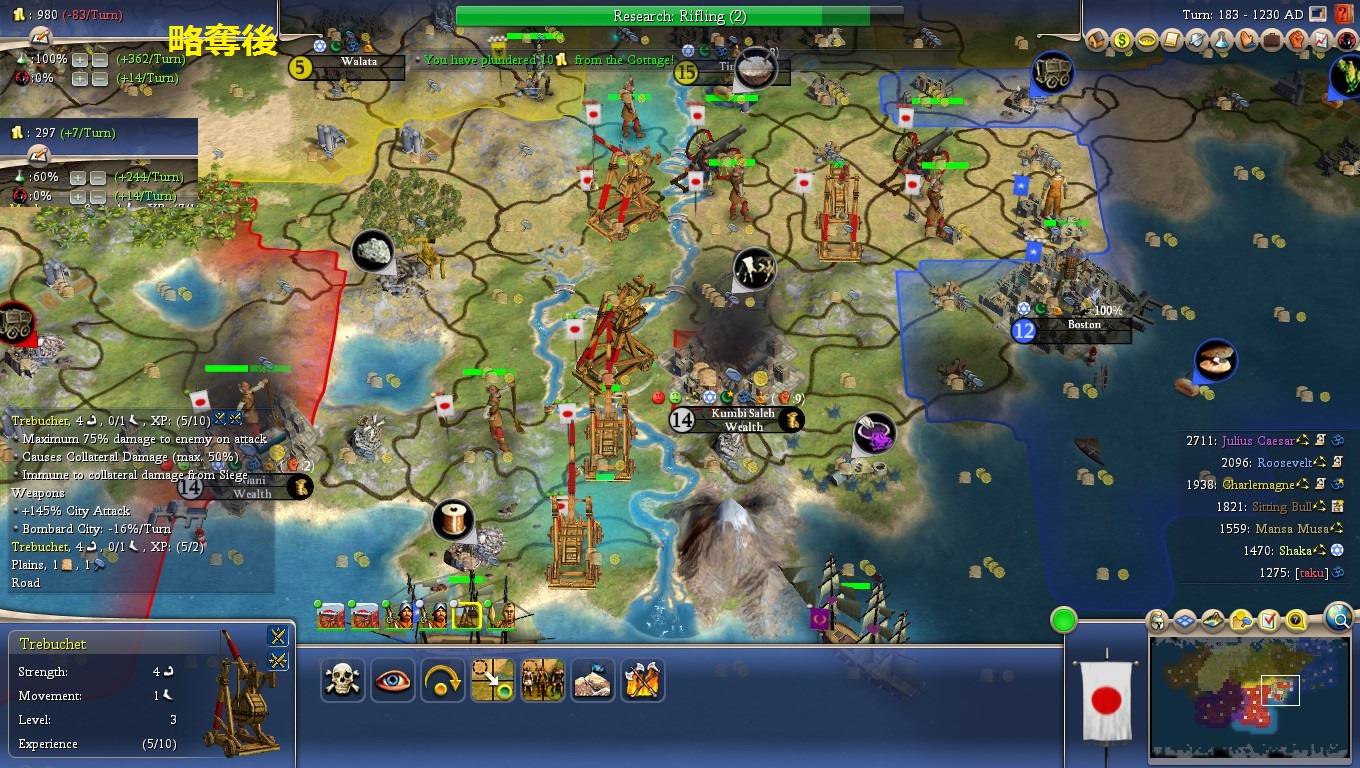This screenshot has height=768, width=1360.
Task: Open the Financial Advisor dollar icon
Action: [1121, 41]
